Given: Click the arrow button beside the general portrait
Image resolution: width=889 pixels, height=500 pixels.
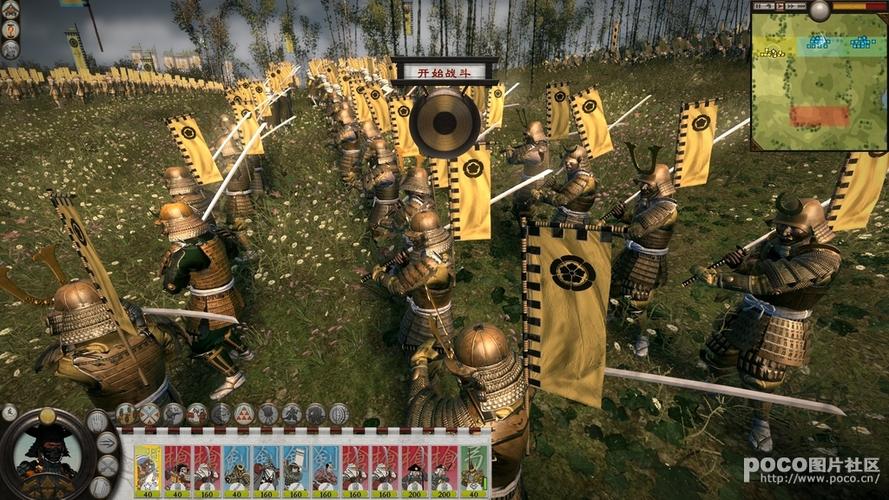Looking at the screenshot, I should point(106,442).
